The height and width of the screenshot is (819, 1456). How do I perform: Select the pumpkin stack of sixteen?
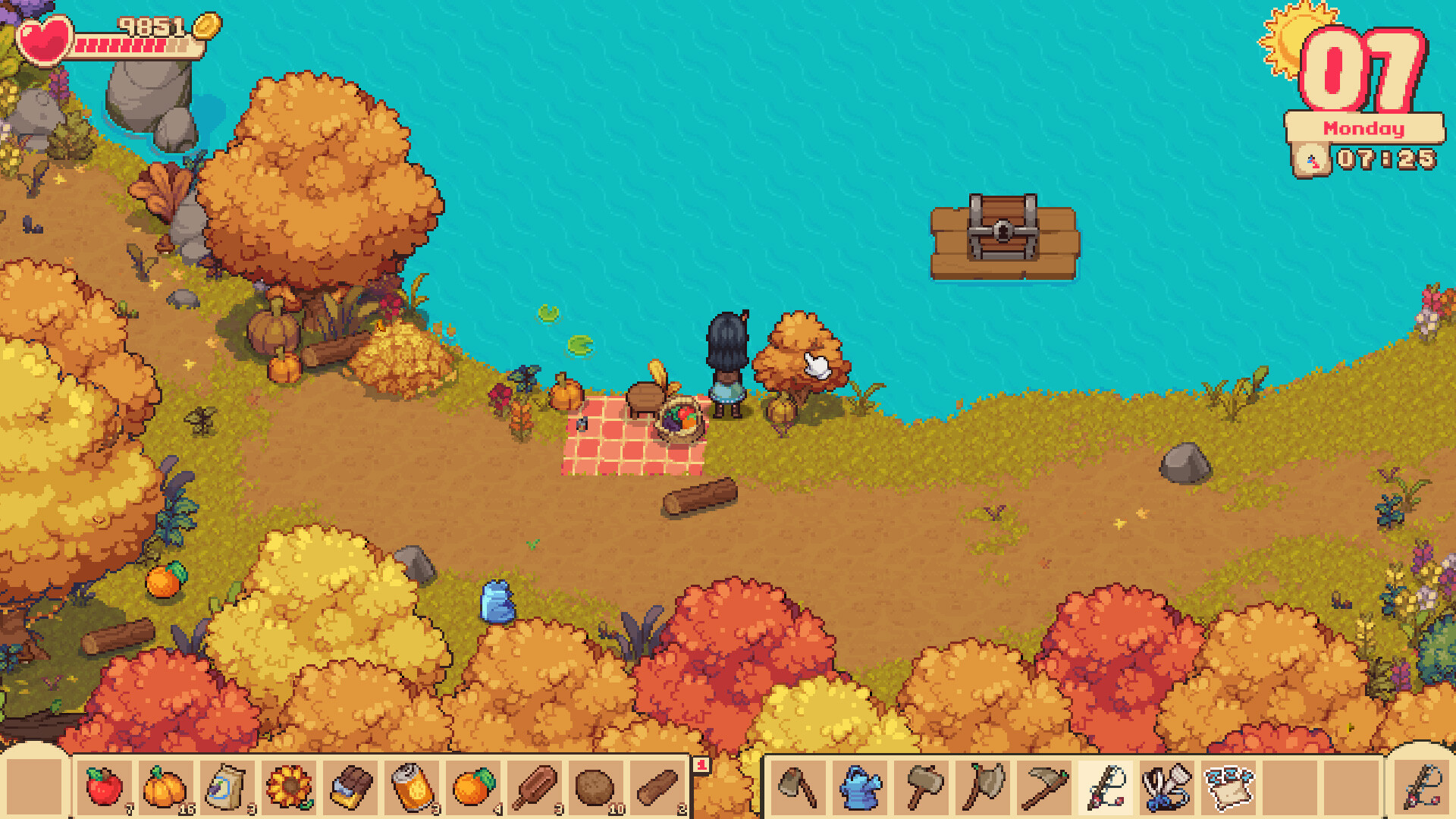[x=165, y=789]
